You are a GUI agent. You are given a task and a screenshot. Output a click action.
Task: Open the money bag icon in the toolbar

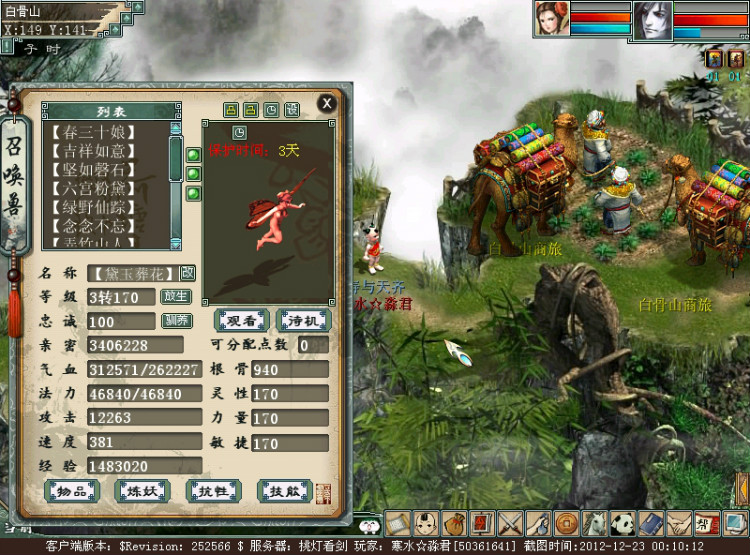[455, 522]
